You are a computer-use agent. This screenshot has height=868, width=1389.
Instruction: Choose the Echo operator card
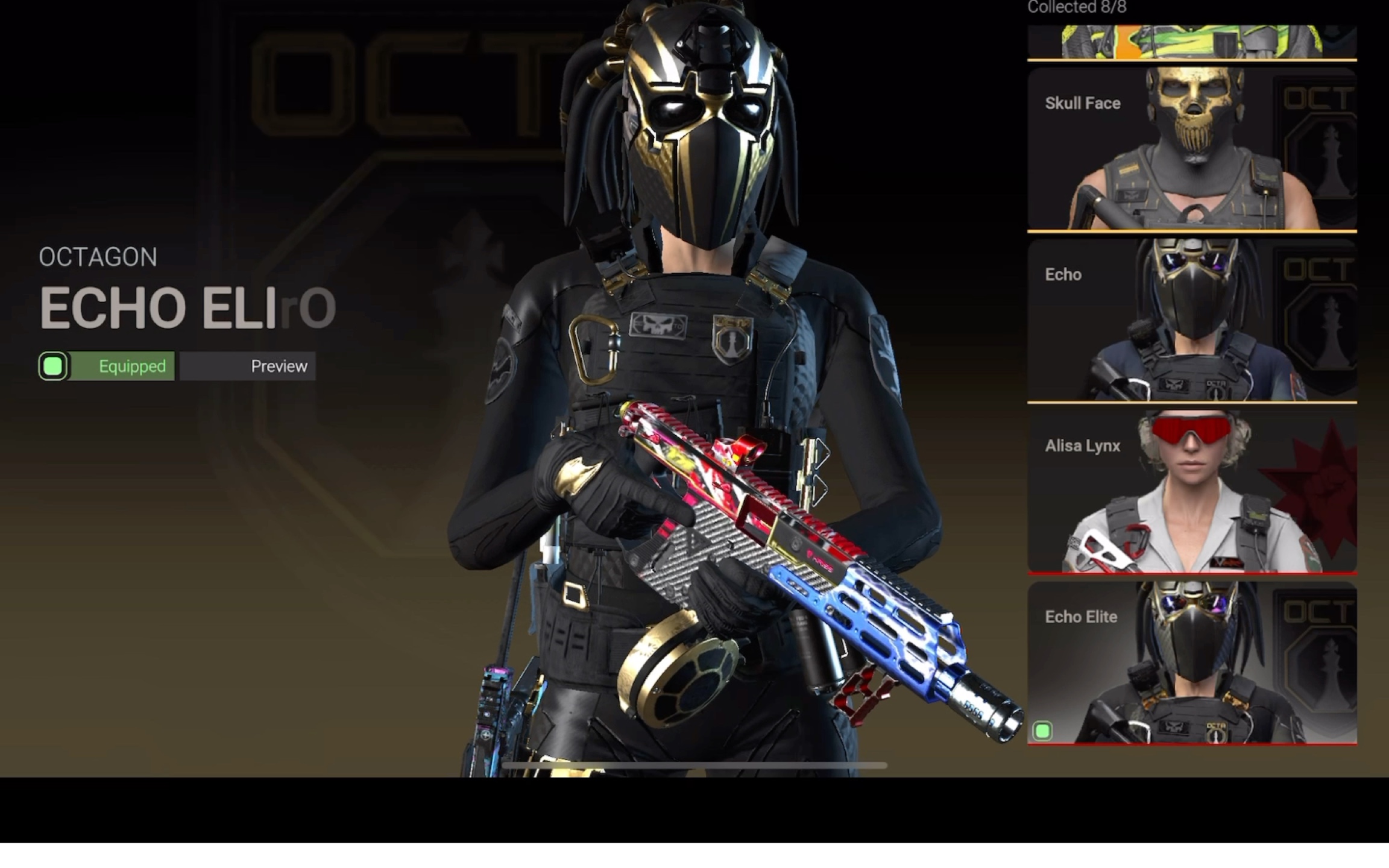[x=1191, y=320]
